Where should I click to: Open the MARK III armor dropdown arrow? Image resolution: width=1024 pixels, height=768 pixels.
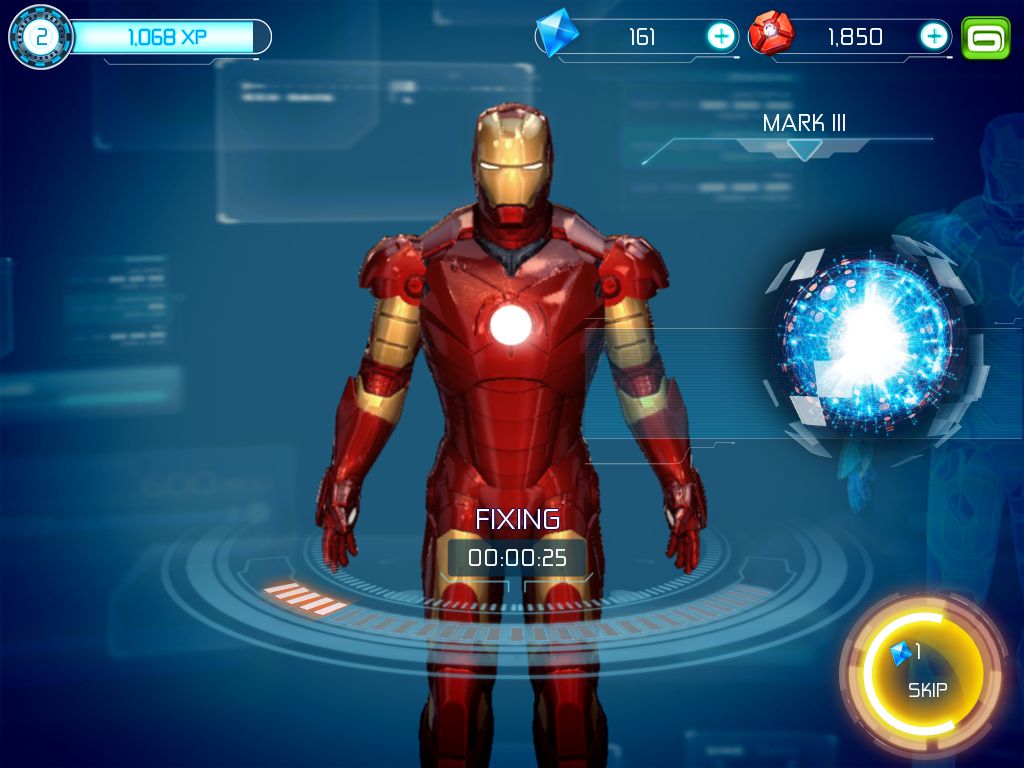coord(804,150)
